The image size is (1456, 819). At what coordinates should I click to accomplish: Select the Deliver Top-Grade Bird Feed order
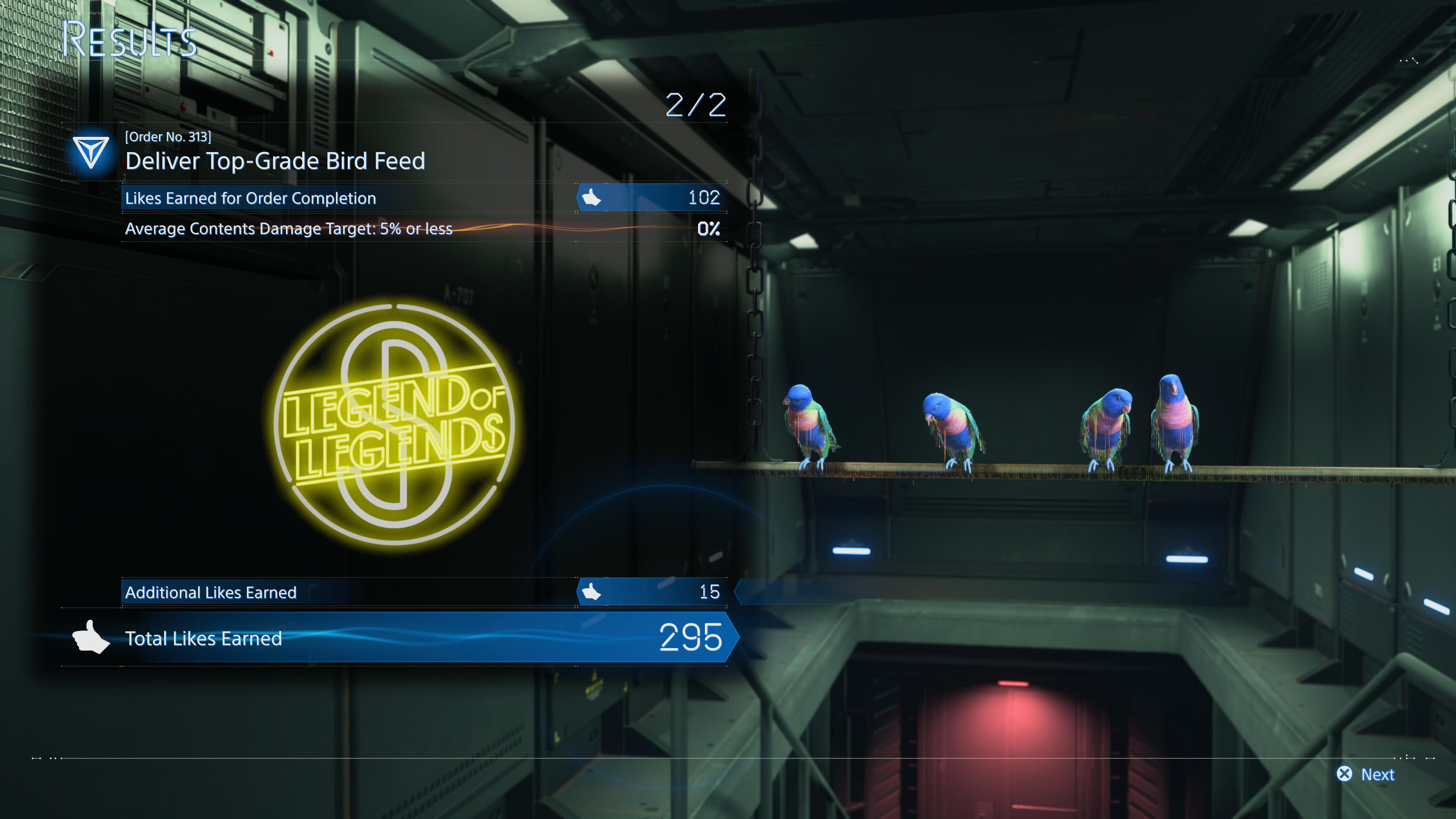pos(275,161)
